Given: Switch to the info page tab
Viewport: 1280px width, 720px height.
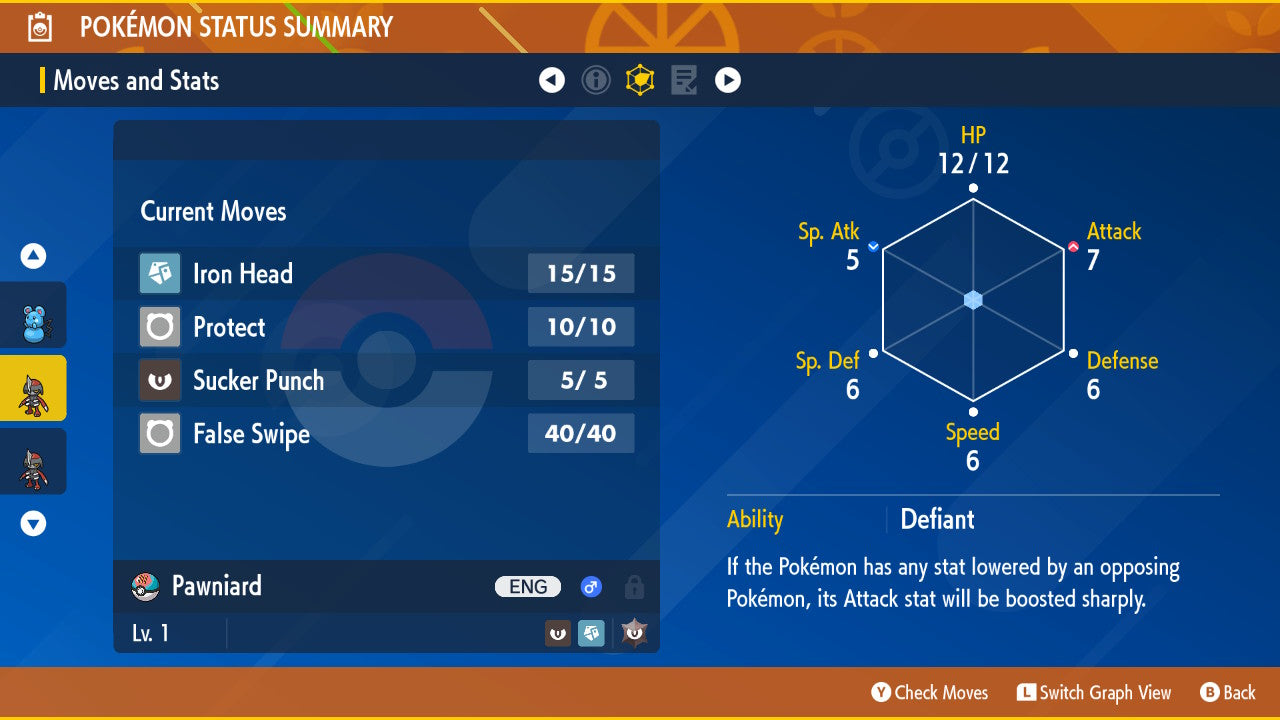Looking at the screenshot, I should [596, 80].
